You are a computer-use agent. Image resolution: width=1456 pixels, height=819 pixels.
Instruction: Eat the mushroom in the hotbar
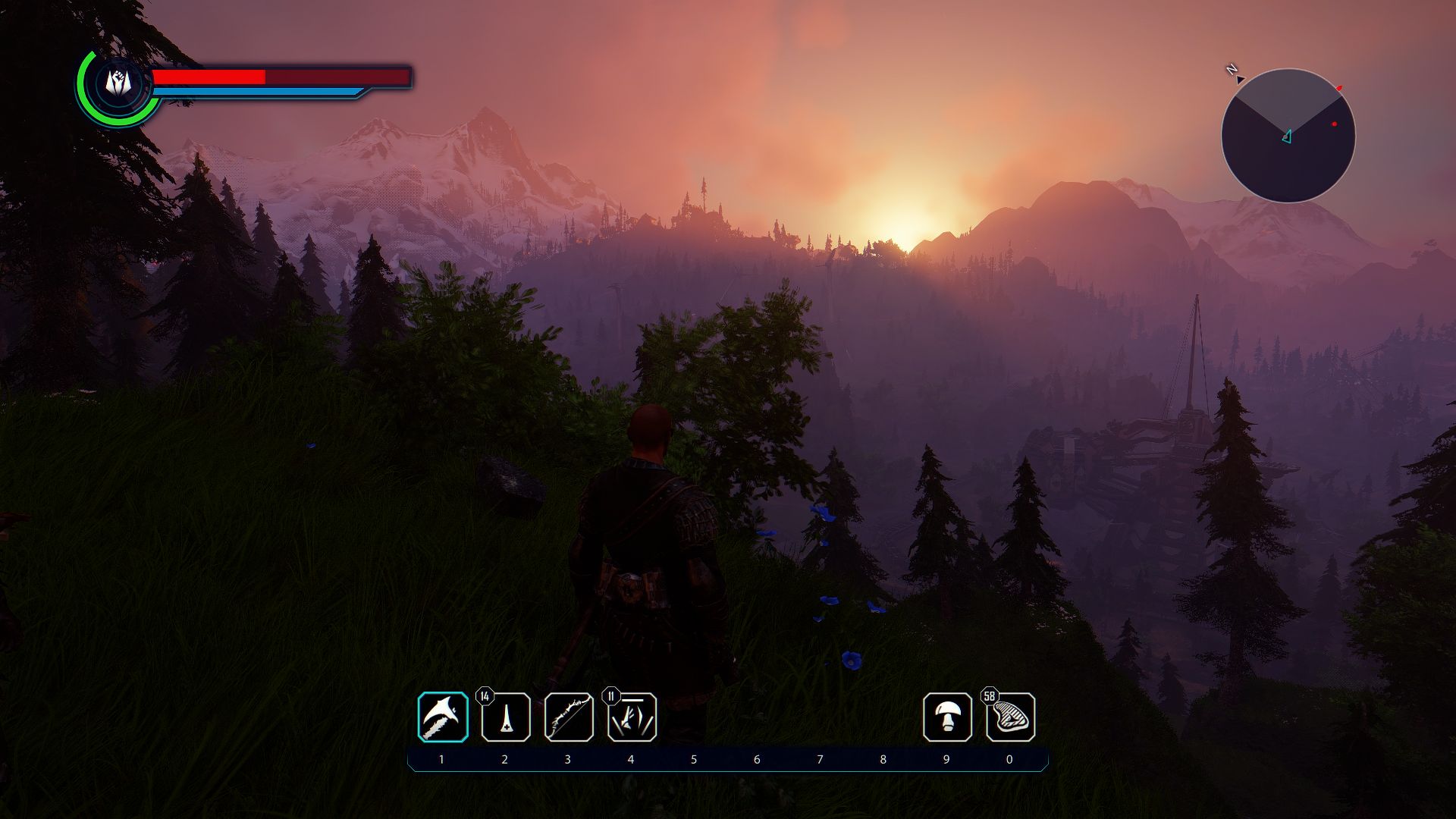pyautogui.click(x=947, y=717)
